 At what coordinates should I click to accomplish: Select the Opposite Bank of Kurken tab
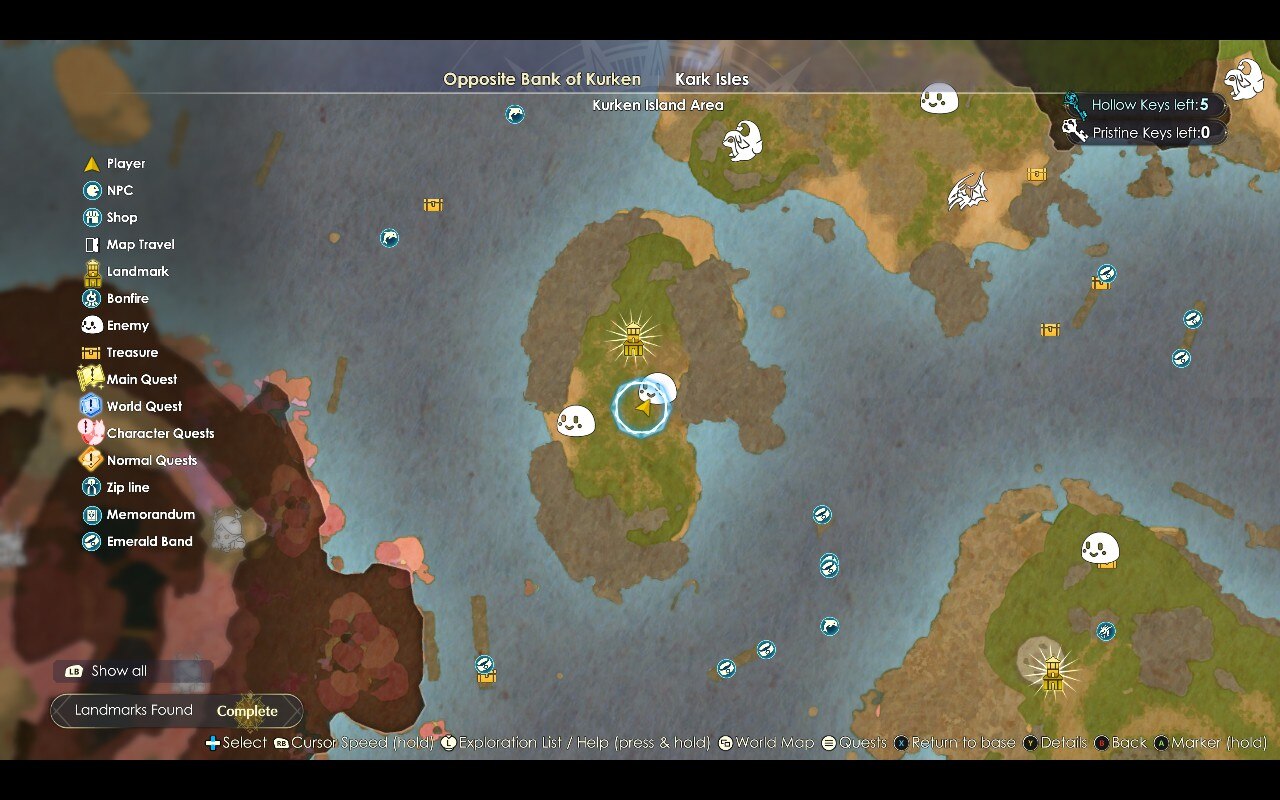(x=542, y=79)
